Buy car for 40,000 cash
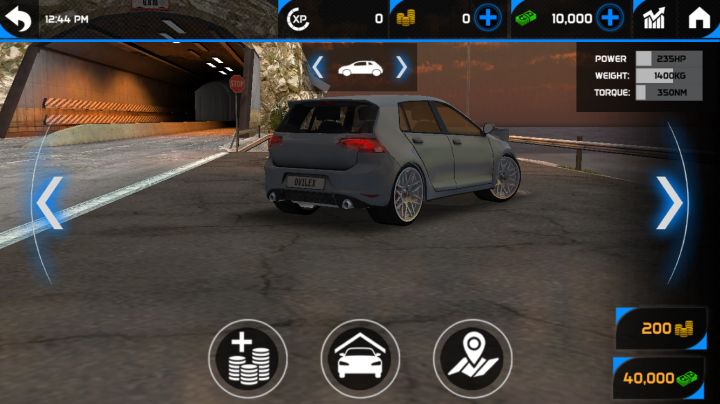Viewport: 720px width, 404px height. 660,379
